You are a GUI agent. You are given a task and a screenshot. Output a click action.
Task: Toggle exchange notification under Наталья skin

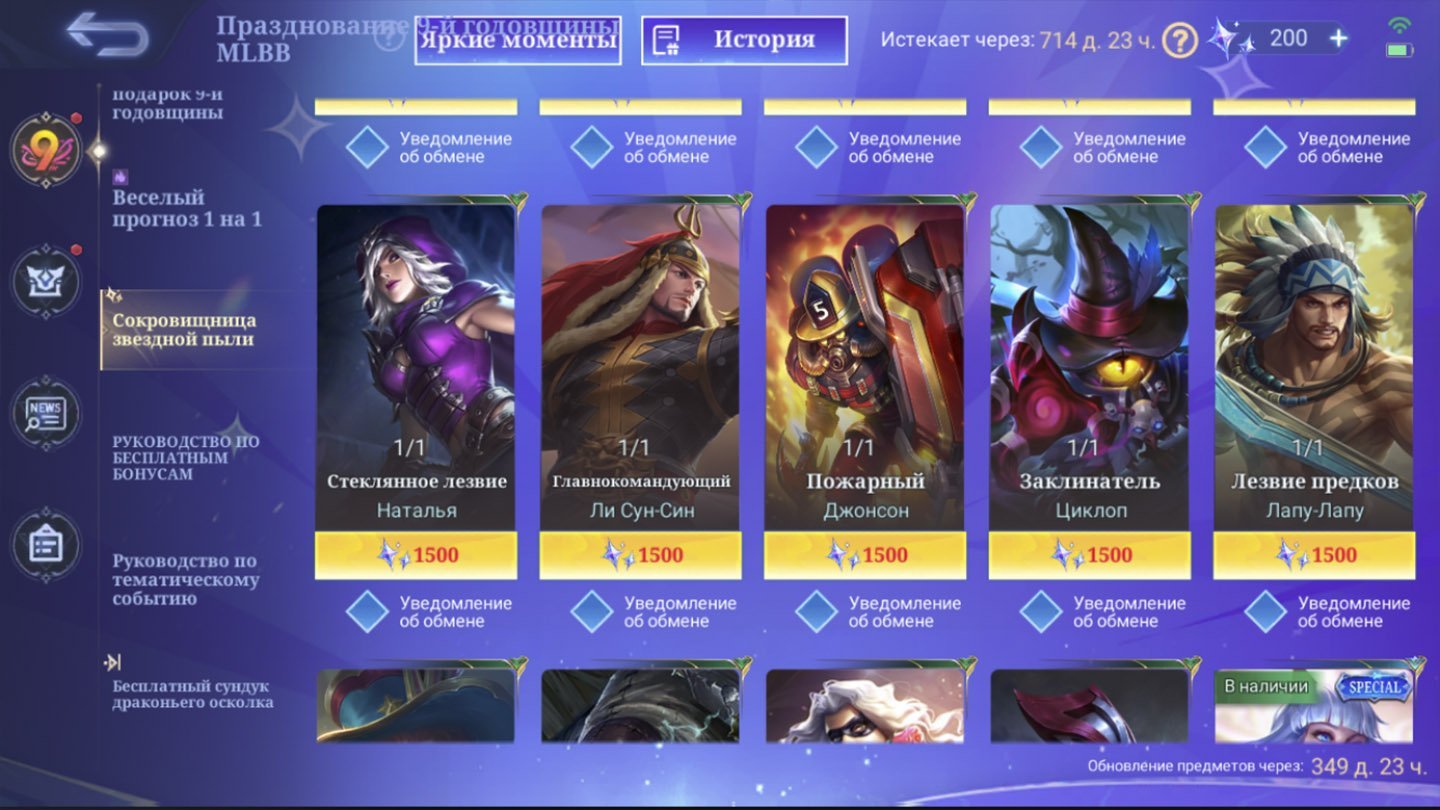click(x=367, y=611)
